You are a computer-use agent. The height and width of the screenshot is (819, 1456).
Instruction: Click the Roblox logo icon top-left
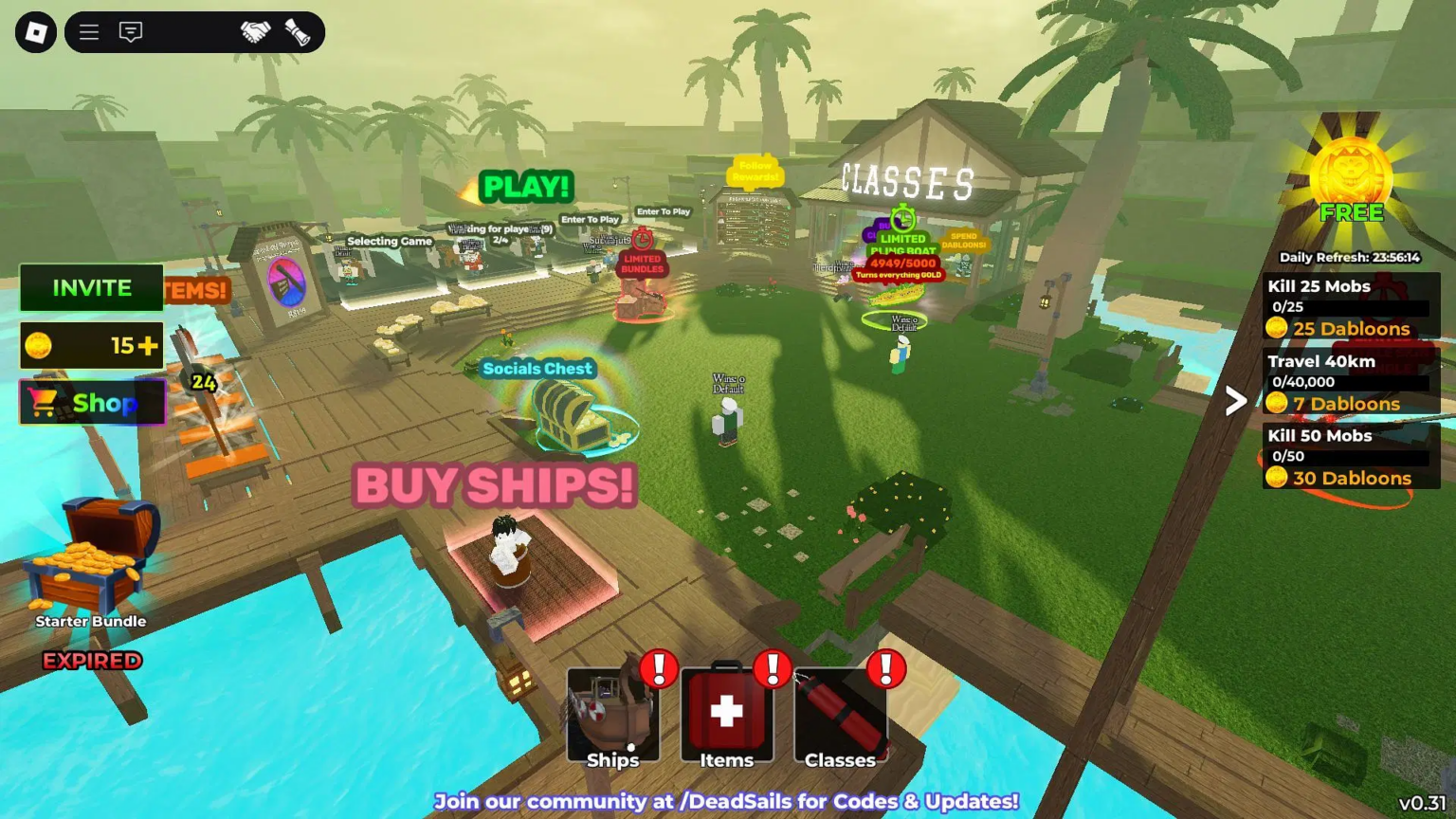(x=33, y=31)
